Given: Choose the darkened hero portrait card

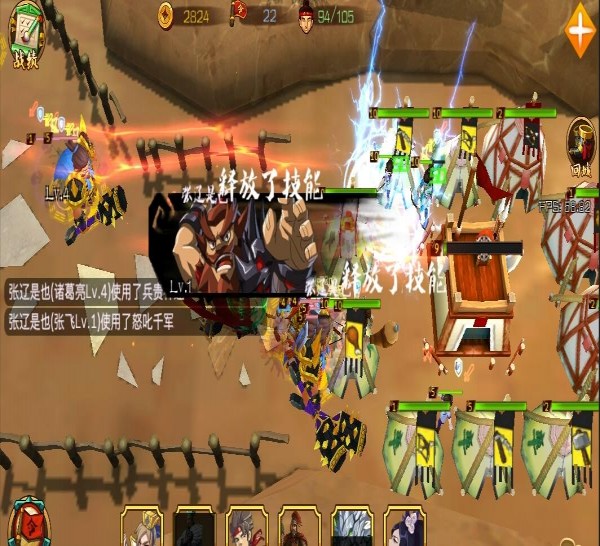Looking at the screenshot, I should point(195,526).
